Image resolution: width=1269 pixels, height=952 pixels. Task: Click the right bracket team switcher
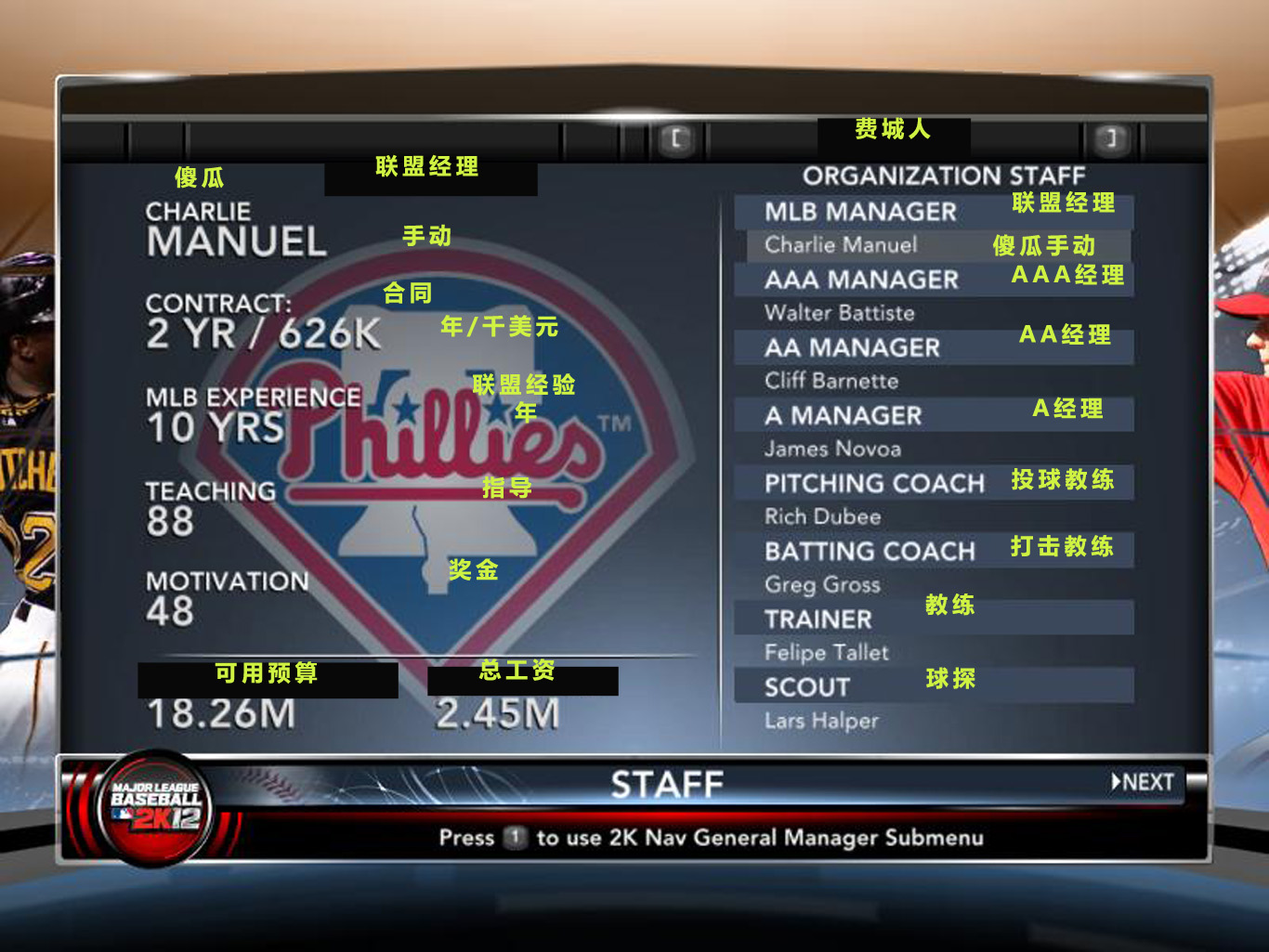click(x=1110, y=140)
